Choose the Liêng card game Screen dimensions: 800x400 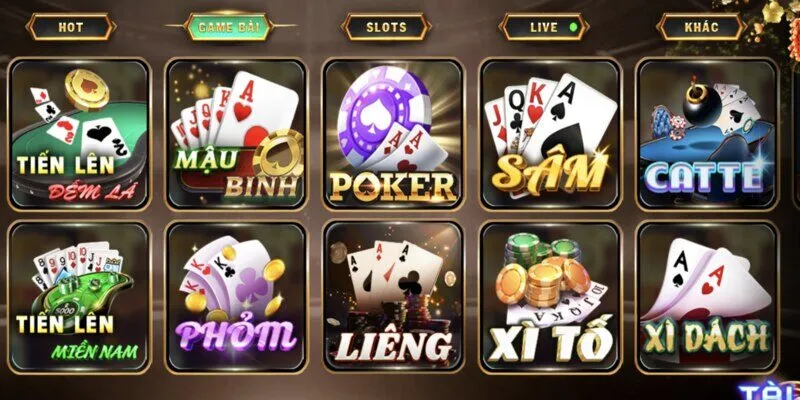393,297
